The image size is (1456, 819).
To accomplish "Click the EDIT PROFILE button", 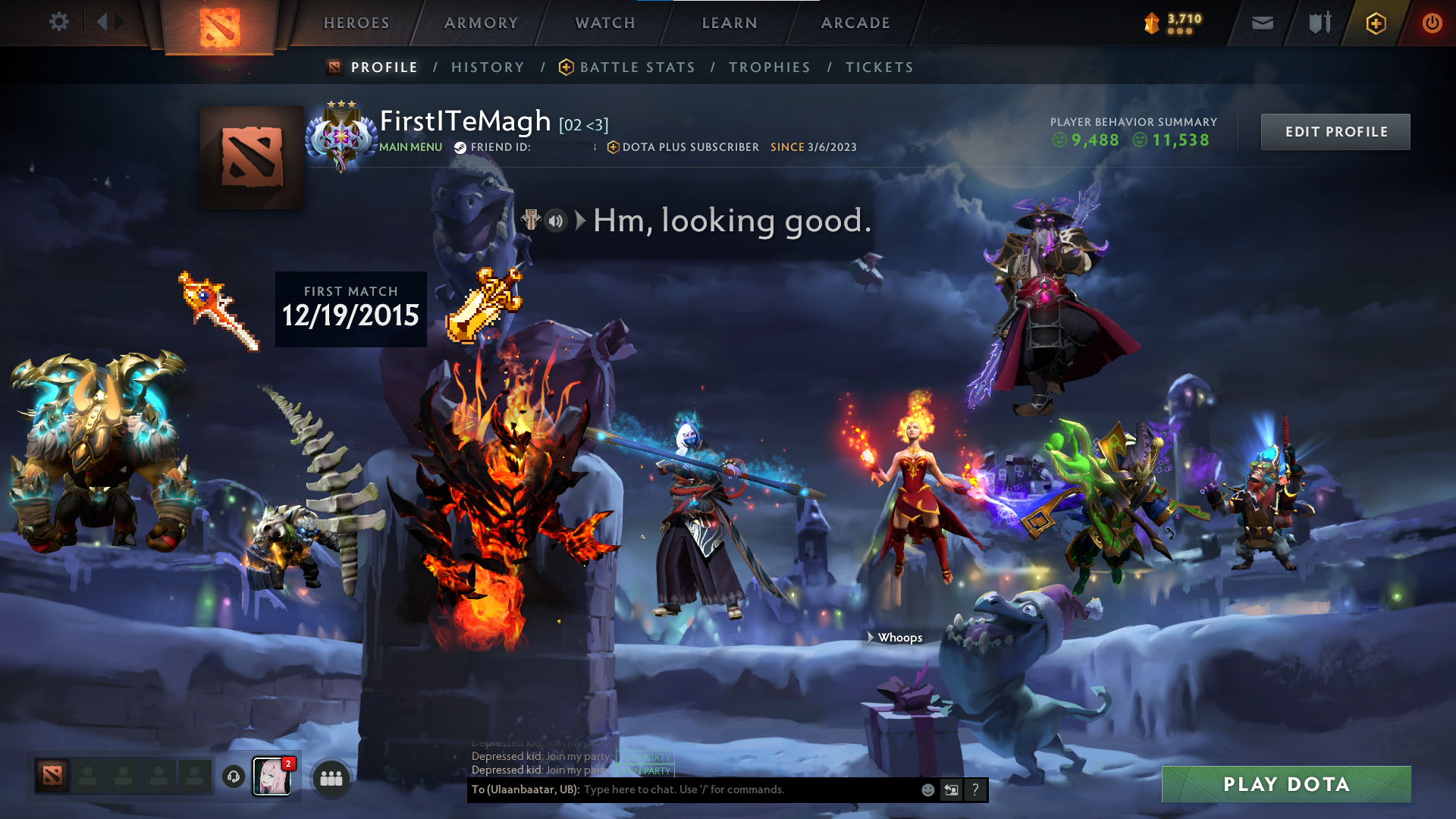I will pos(1335,131).
